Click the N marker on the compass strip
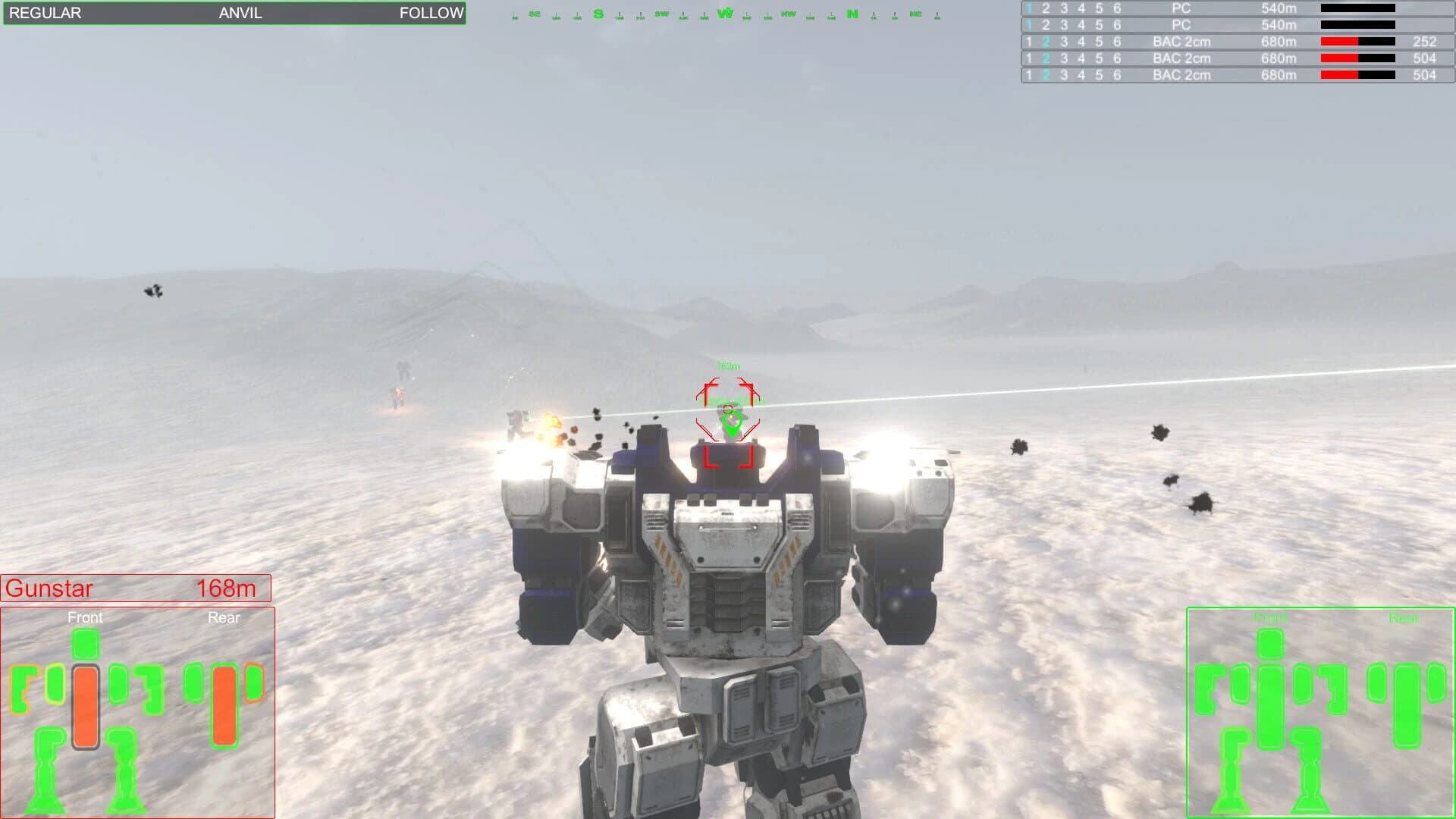This screenshot has height=819, width=1456. click(851, 13)
